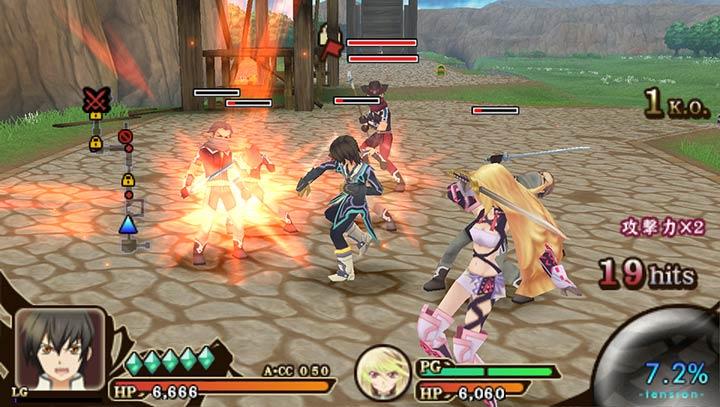Click the red crossed-swords icon
Viewport: 720px width, 407px height.
point(95,98)
